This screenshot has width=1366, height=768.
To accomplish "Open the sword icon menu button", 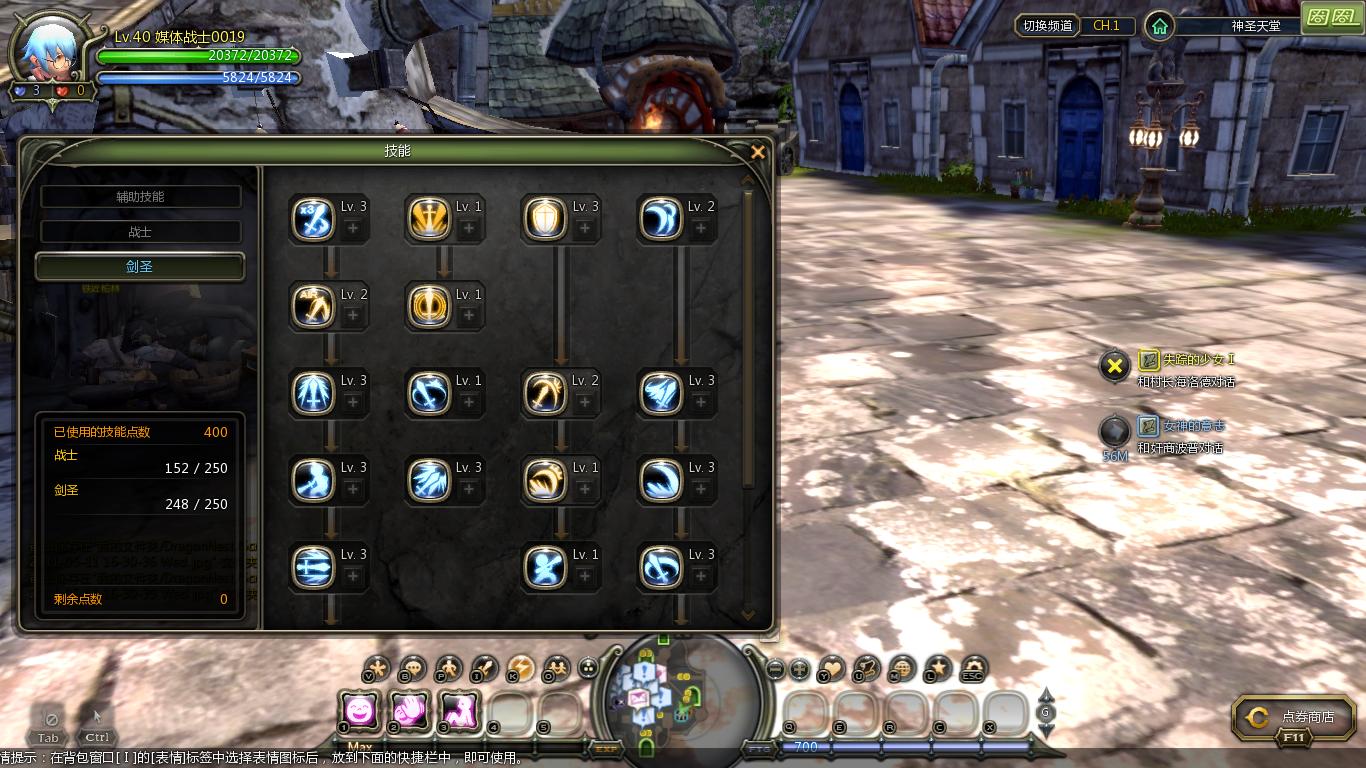I will coord(484,668).
